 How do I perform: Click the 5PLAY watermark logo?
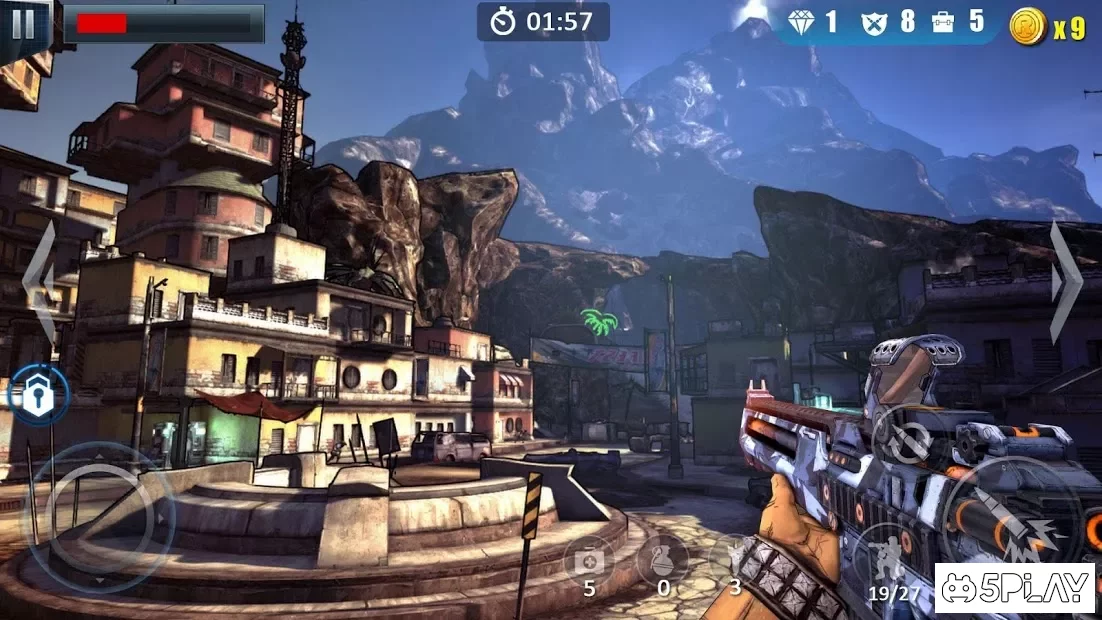point(1014,588)
